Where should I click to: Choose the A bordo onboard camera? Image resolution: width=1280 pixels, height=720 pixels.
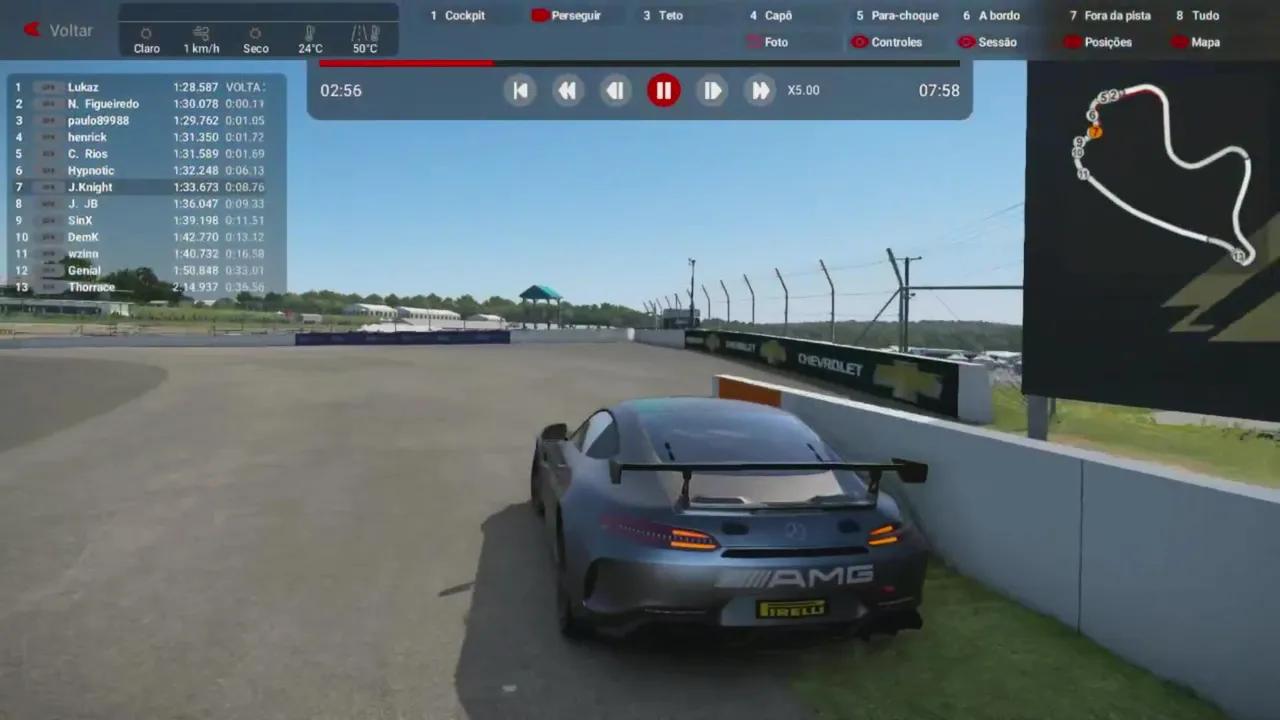[991, 15]
